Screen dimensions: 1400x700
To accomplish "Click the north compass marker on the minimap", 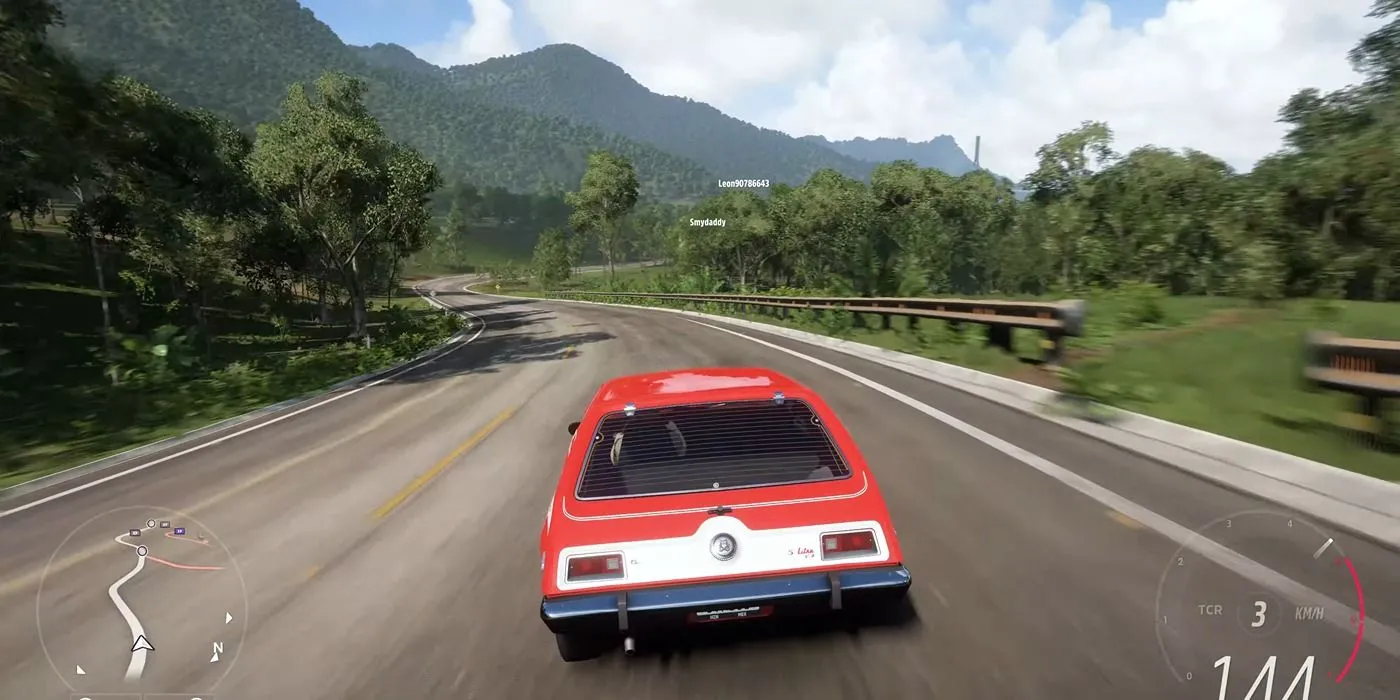I will tap(216, 650).
